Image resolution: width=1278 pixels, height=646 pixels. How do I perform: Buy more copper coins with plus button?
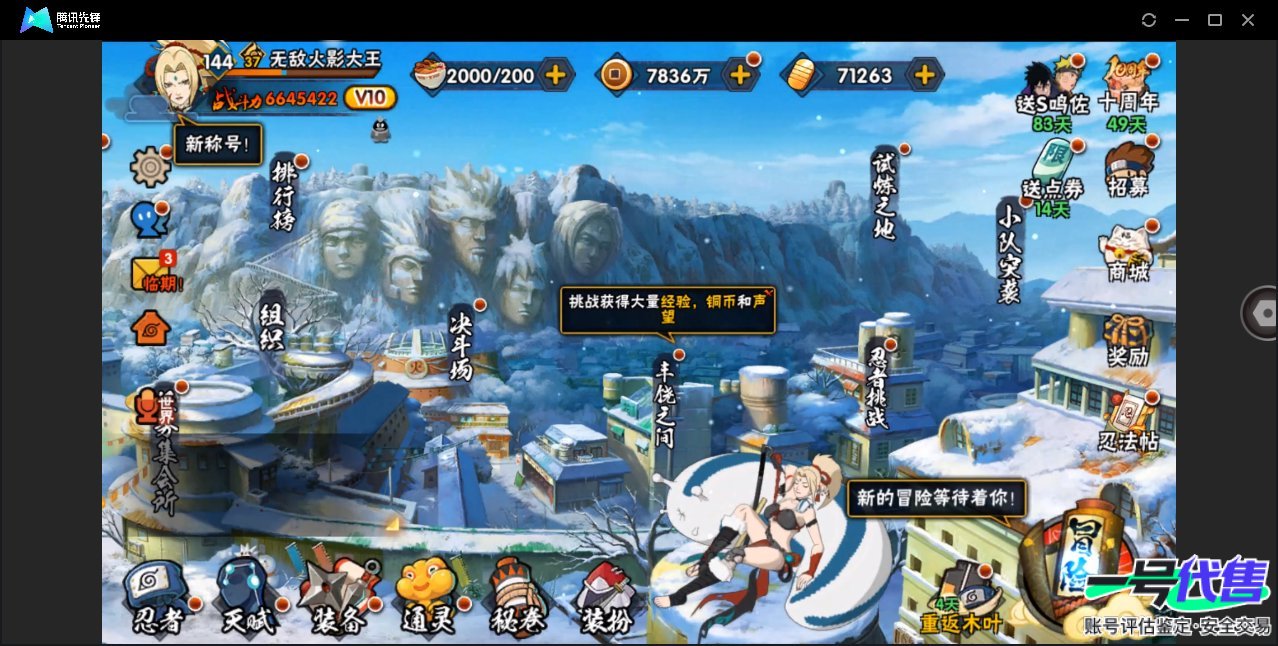740,74
